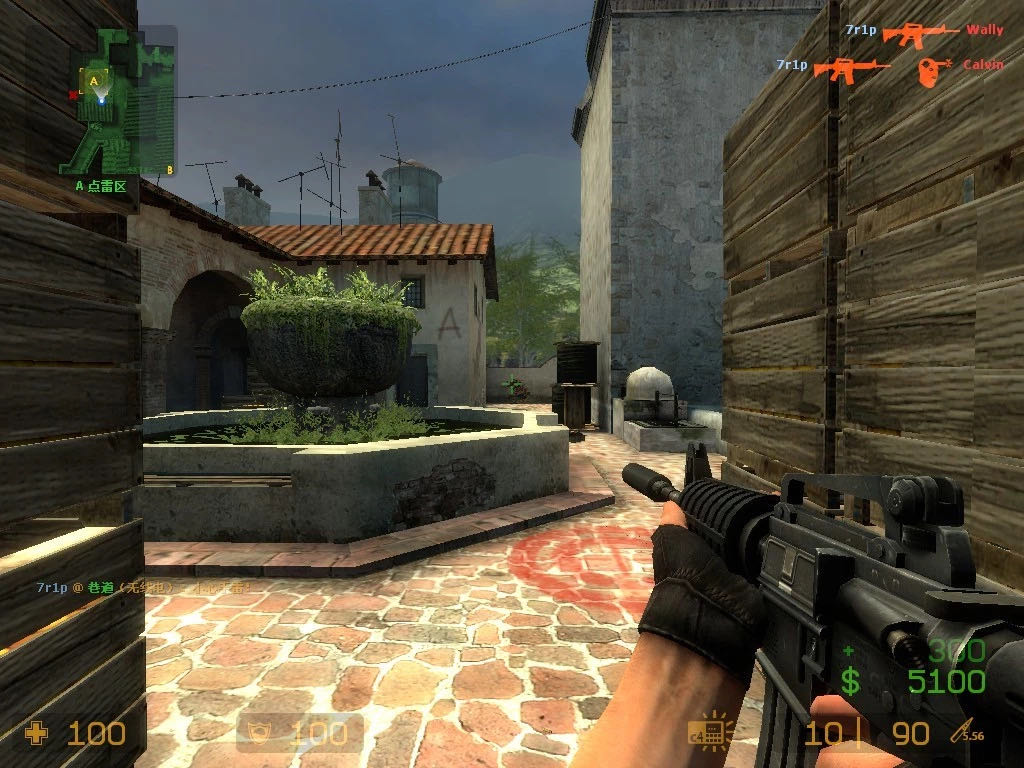Click the health cross icon

pos(37,734)
